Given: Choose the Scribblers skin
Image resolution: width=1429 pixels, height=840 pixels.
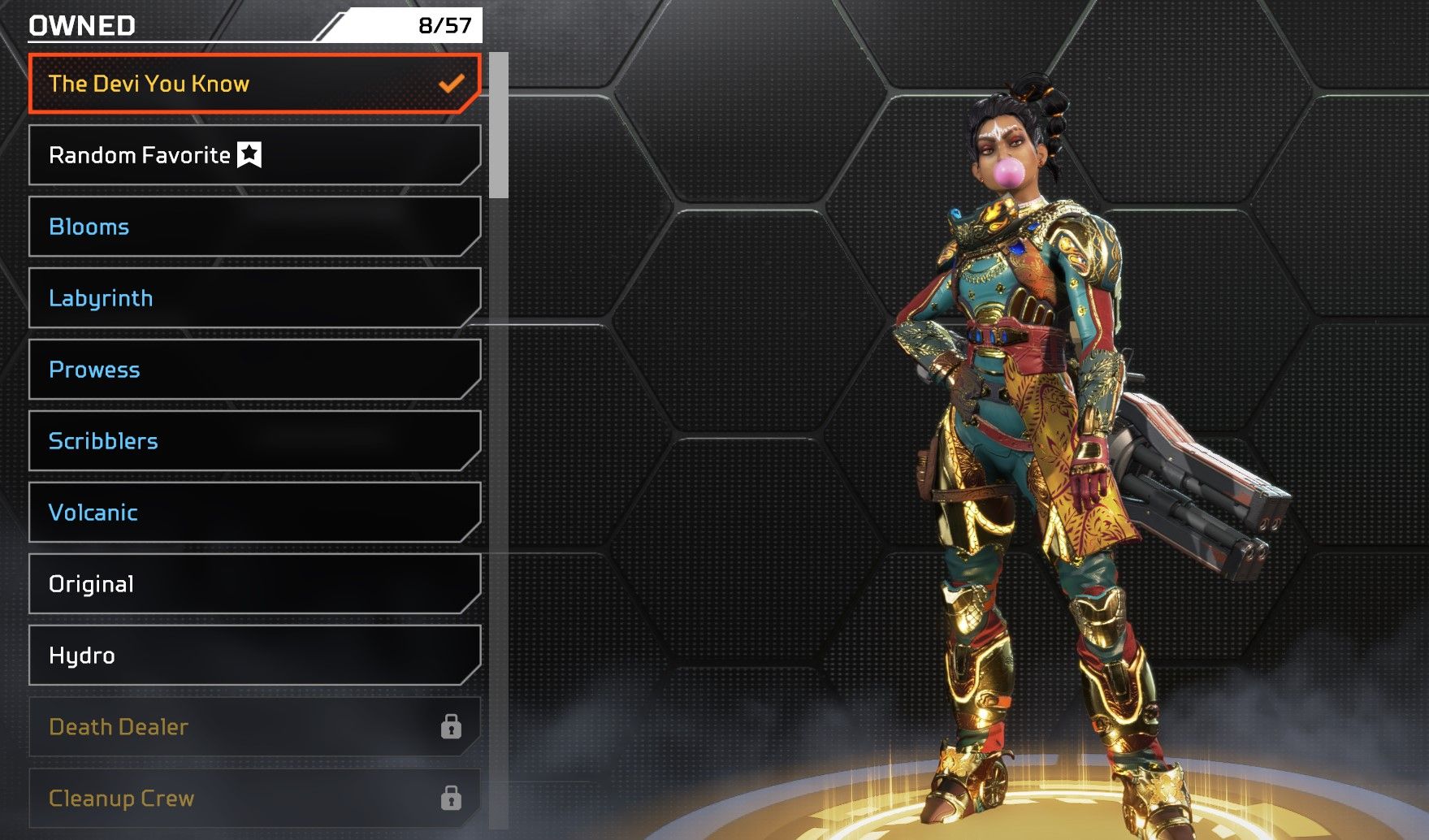Looking at the screenshot, I should tap(254, 441).
